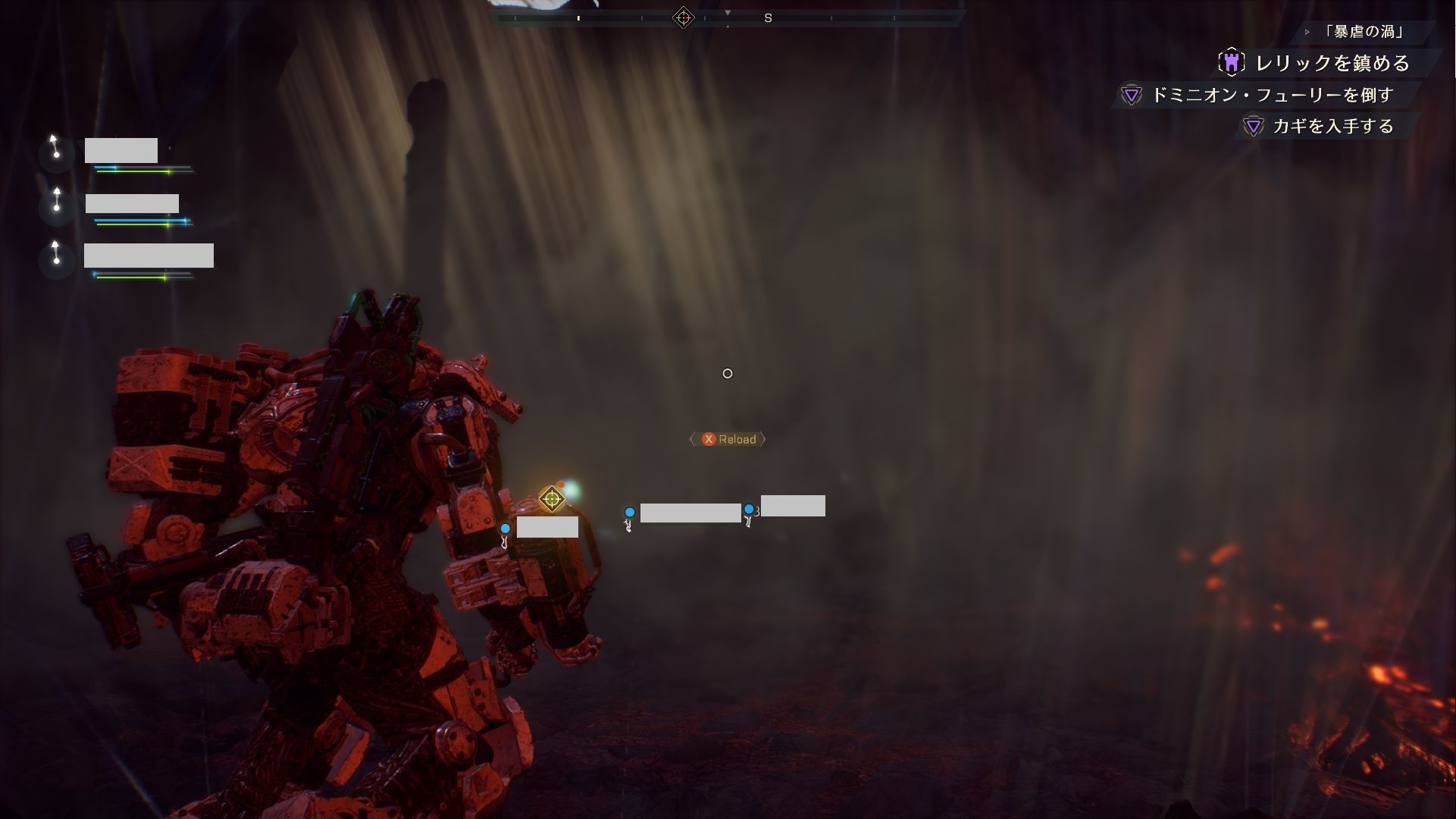
Task: Select the ドミニオン・フューリーを倒す objective
Action: [1272, 96]
